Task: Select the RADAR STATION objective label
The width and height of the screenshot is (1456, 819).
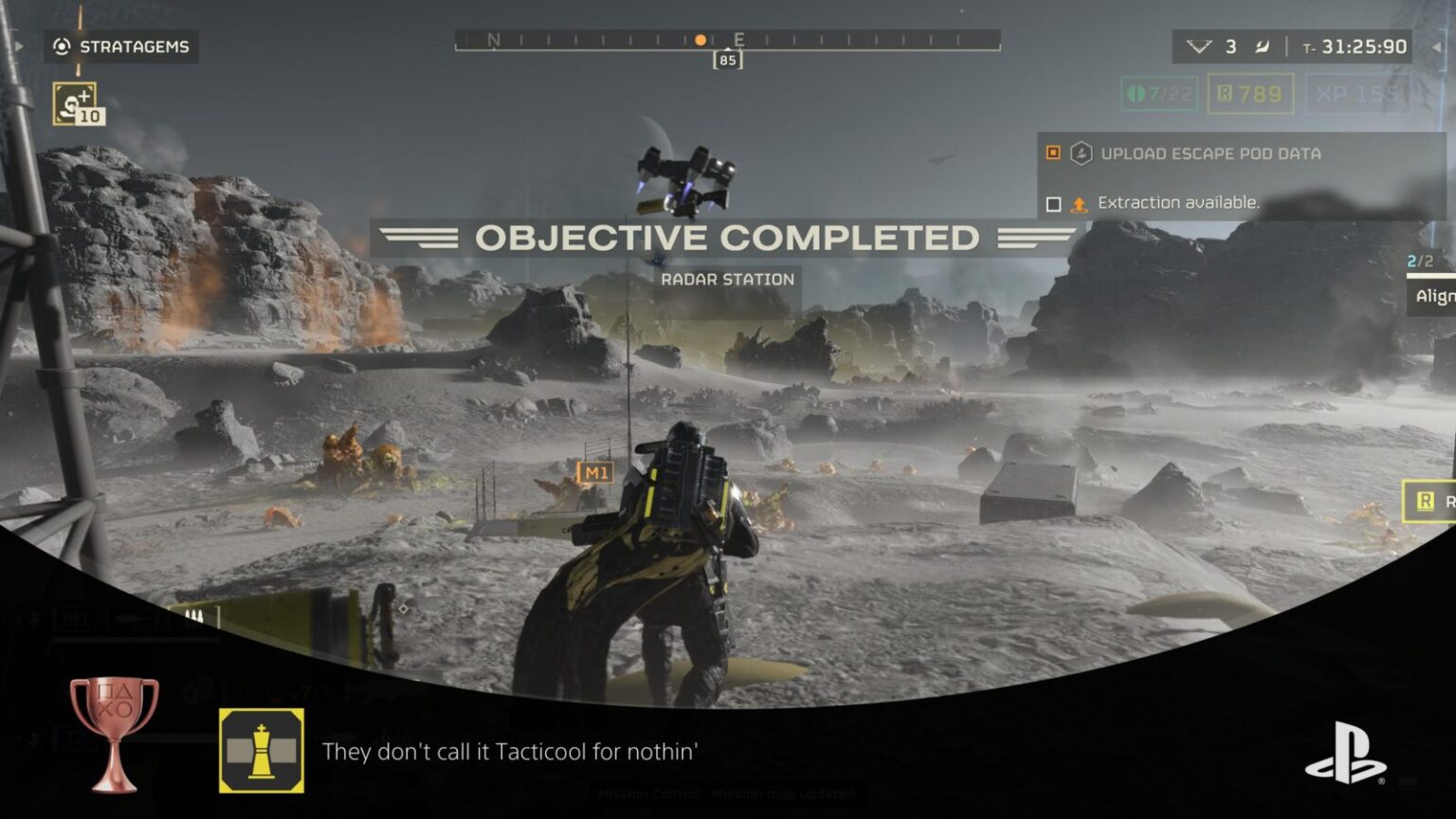Action: (728, 279)
